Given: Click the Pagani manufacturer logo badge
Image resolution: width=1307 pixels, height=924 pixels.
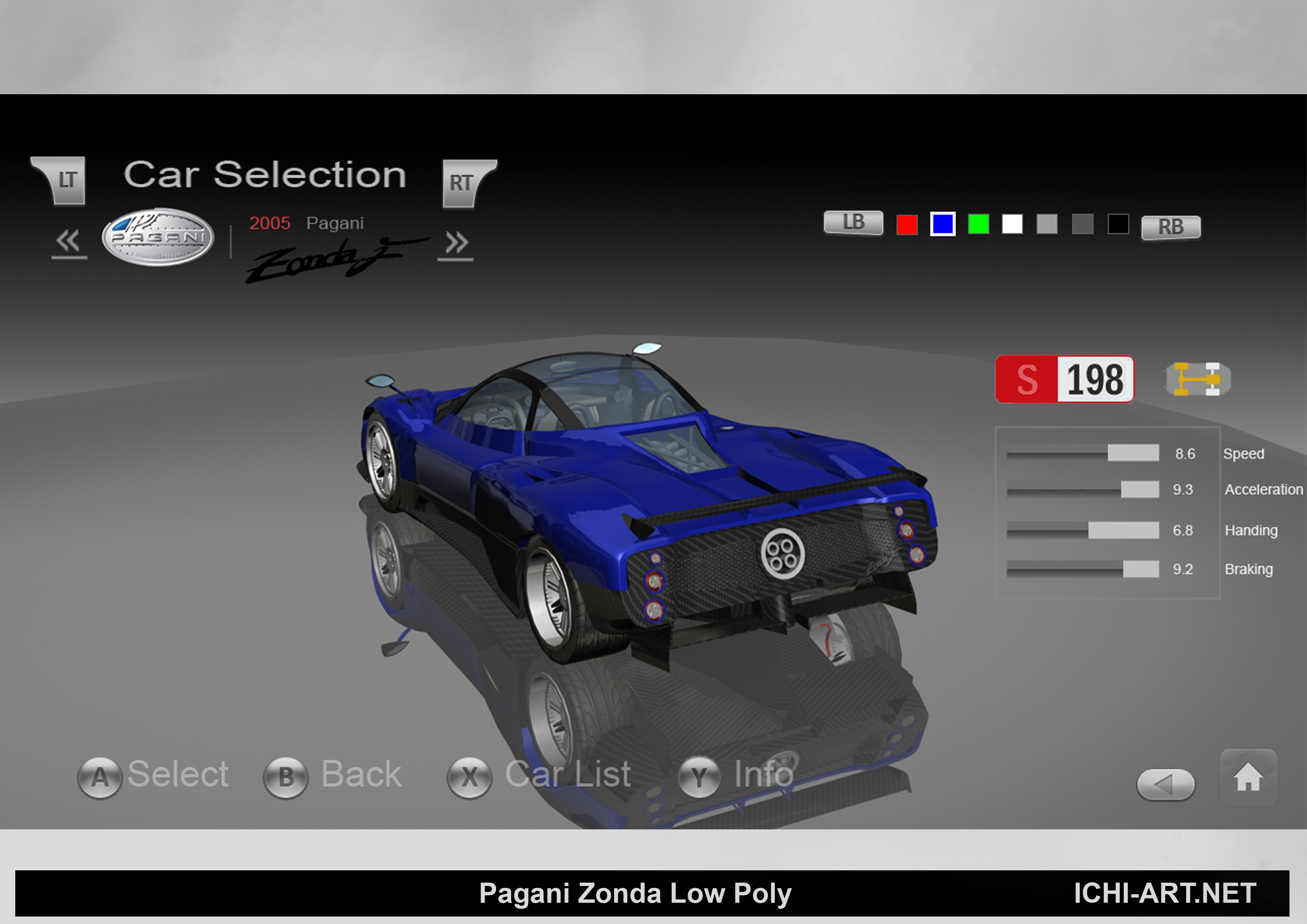Looking at the screenshot, I should (x=158, y=237).
